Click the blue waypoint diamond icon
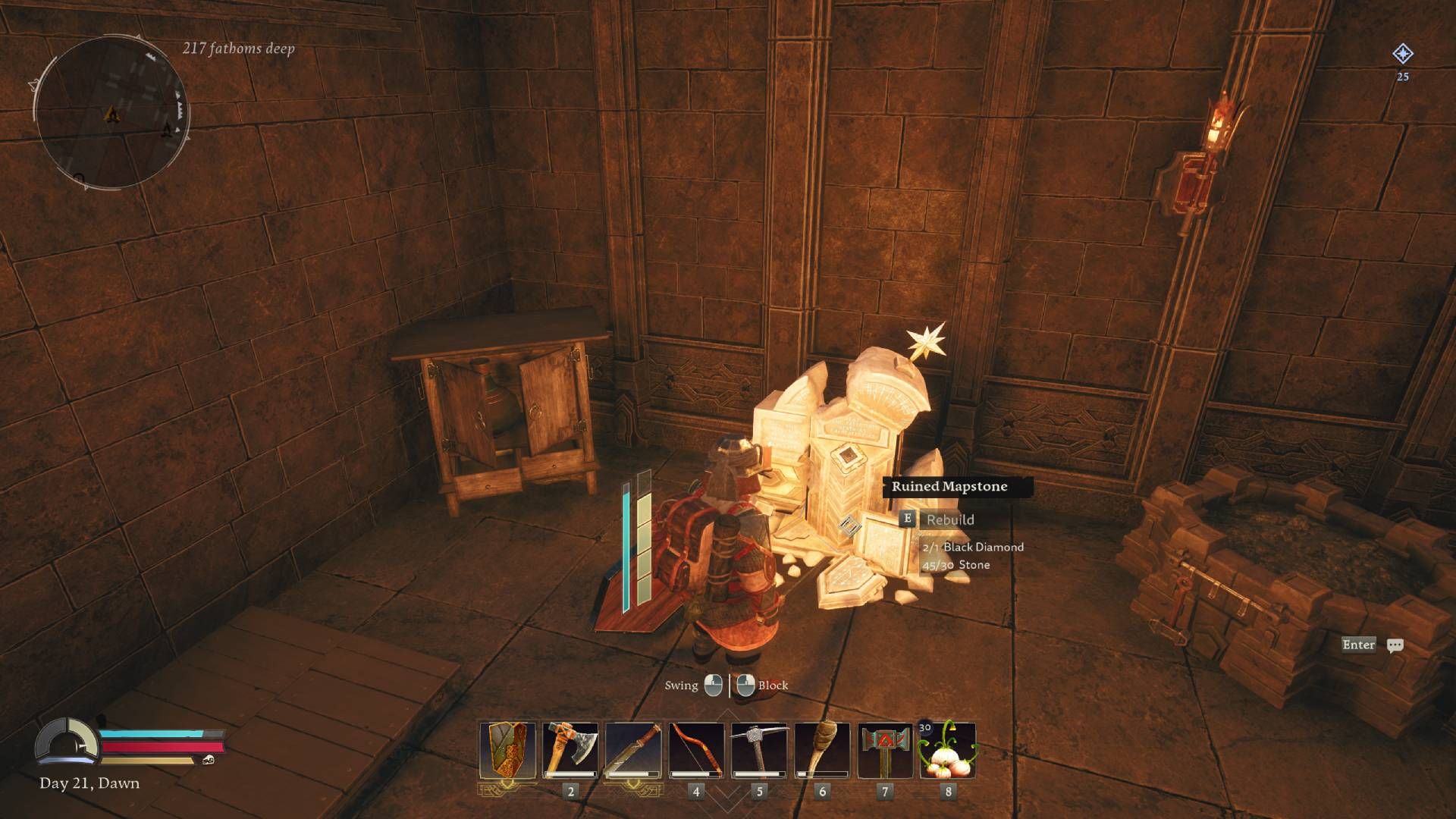The width and height of the screenshot is (1456, 819). pos(1404,53)
